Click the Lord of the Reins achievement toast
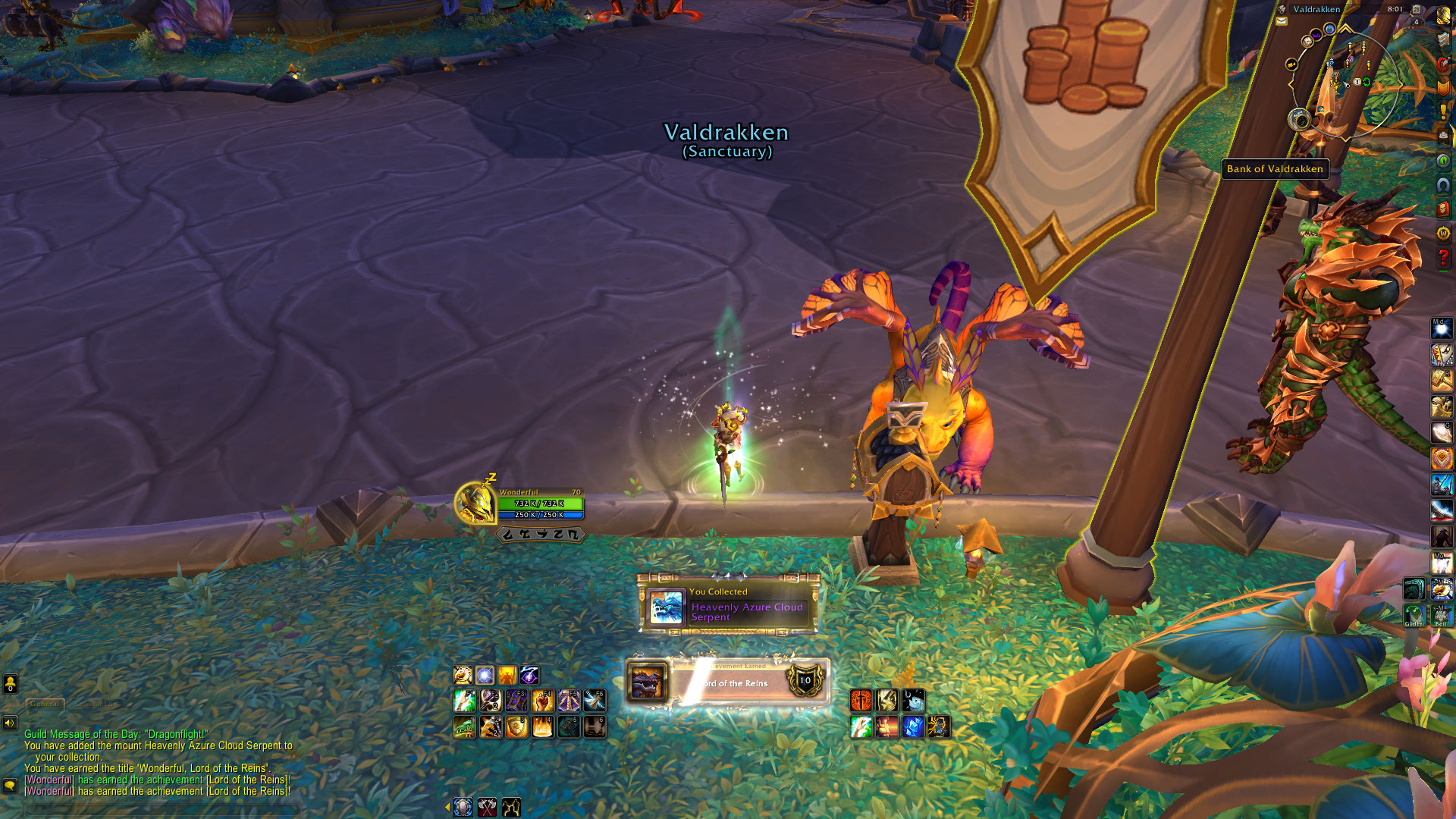This screenshot has width=1456, height=819. click(x=727, y=682)
